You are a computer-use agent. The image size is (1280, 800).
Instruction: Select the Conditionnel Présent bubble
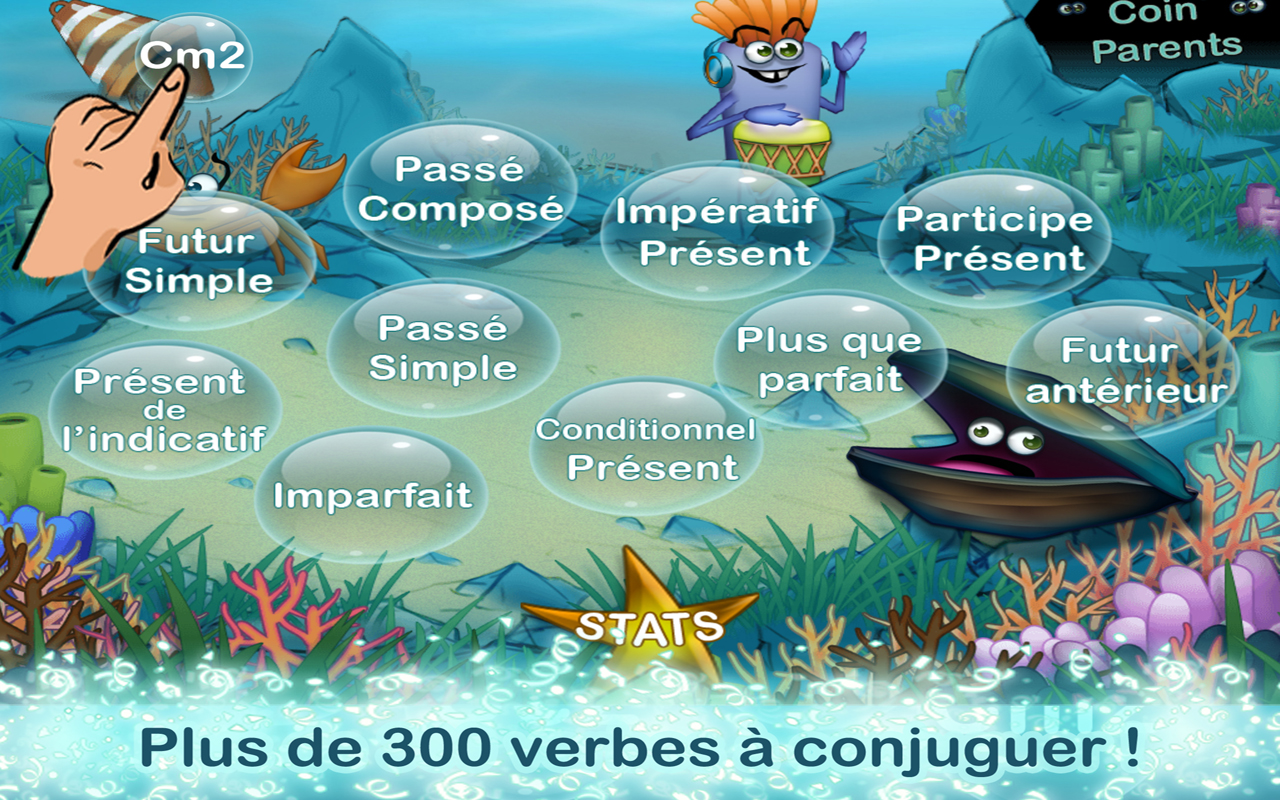[x=645, y=450]
